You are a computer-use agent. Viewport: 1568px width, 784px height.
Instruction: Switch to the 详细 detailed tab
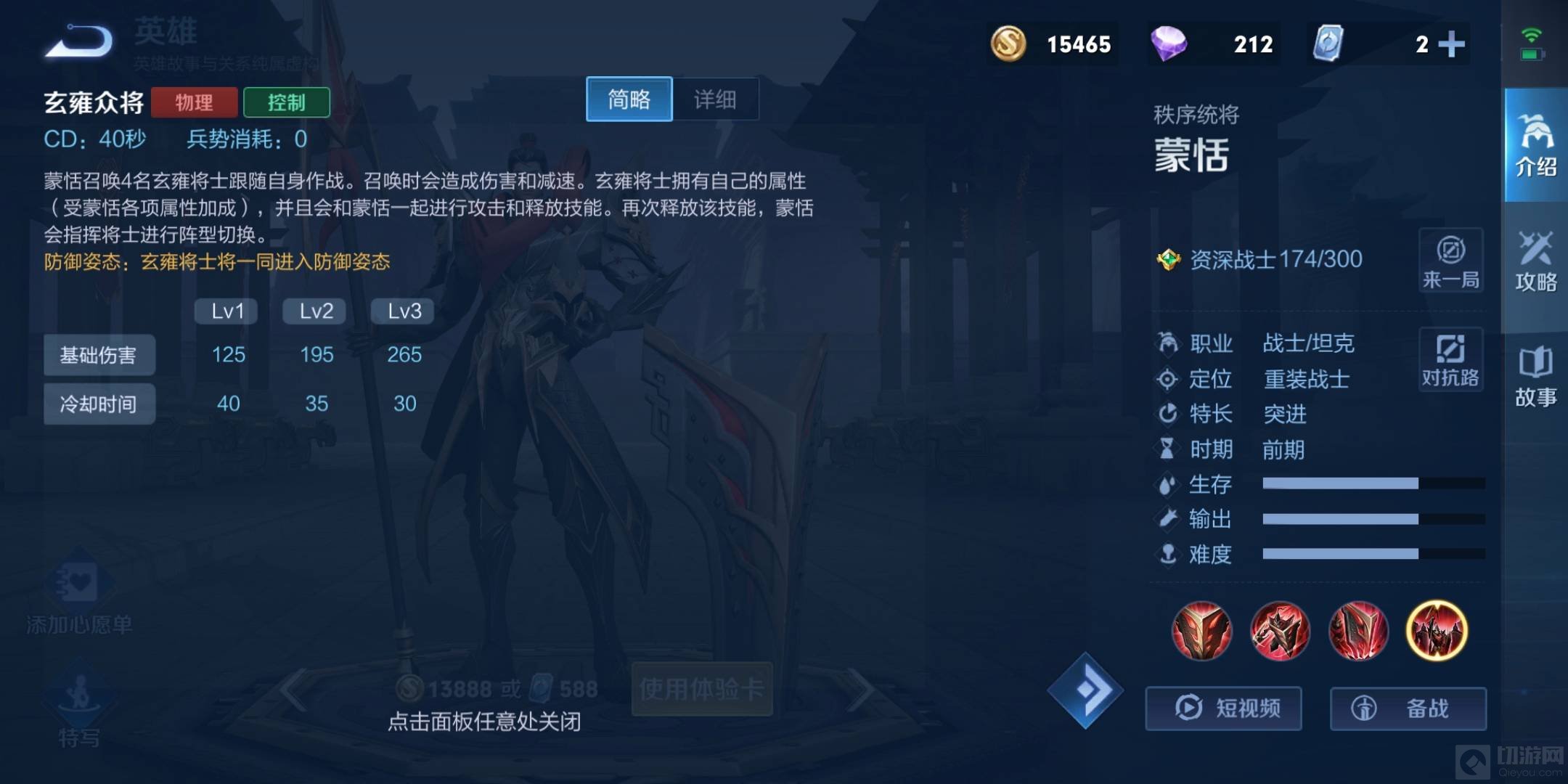715,99
